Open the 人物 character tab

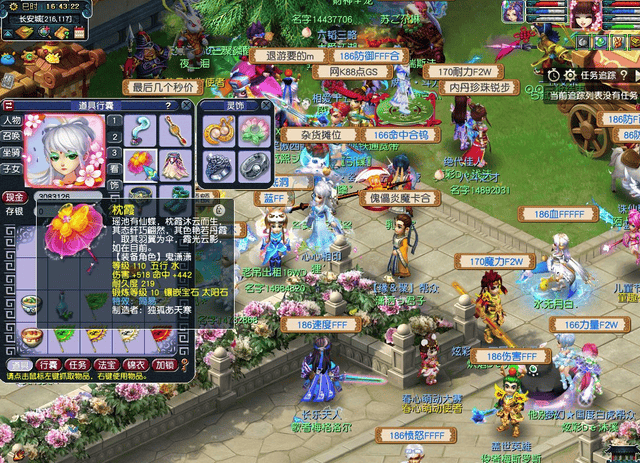click(12, 121)
